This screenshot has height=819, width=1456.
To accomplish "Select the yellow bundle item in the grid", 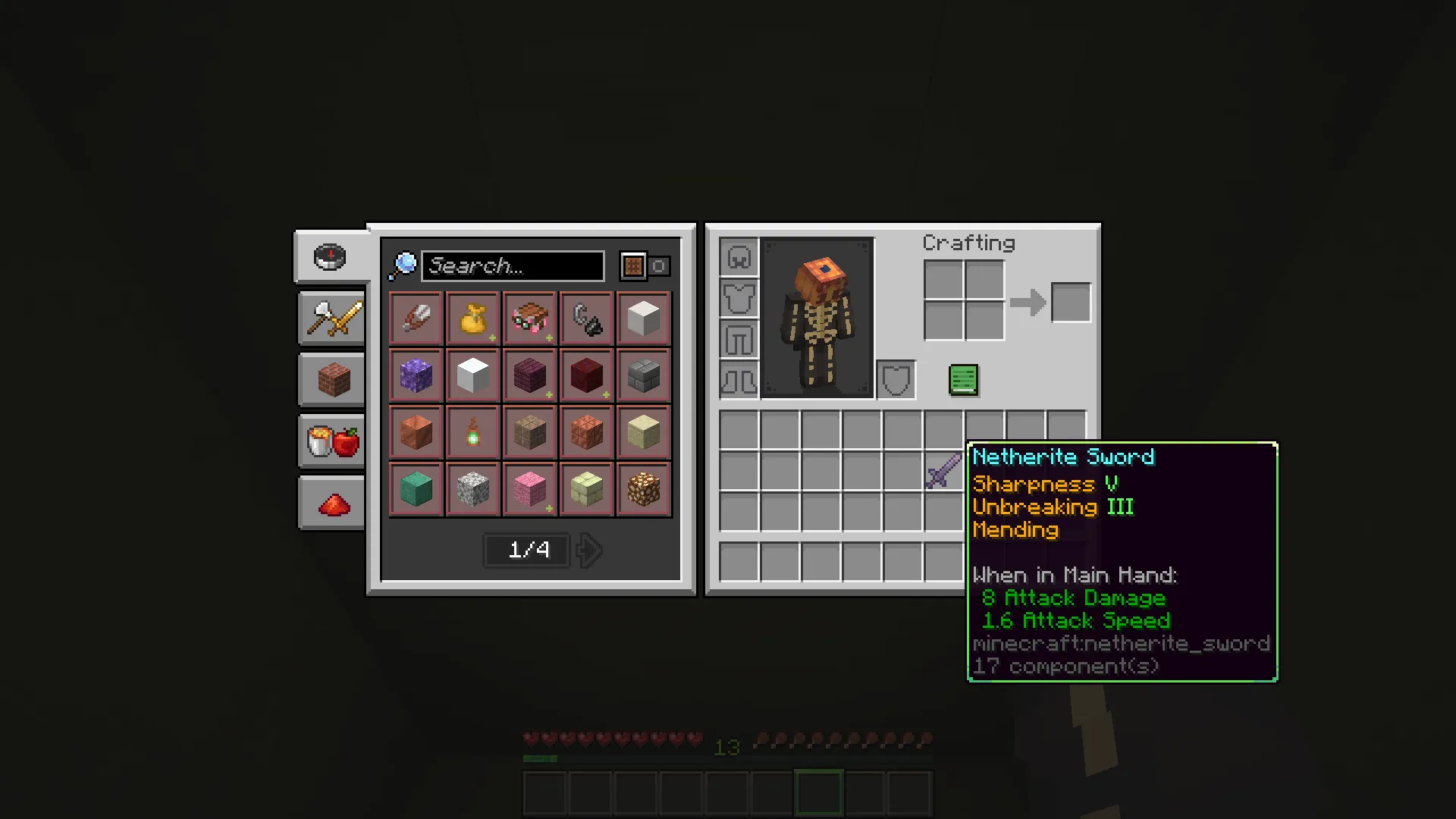I will (472, 318).
